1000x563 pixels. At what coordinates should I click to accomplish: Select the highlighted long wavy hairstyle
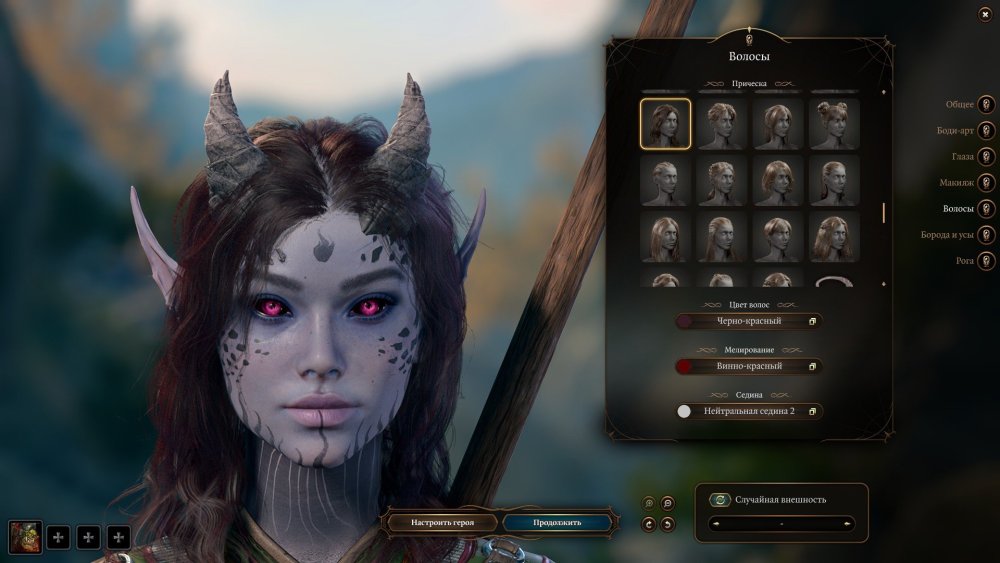click(x=665, y=124)
